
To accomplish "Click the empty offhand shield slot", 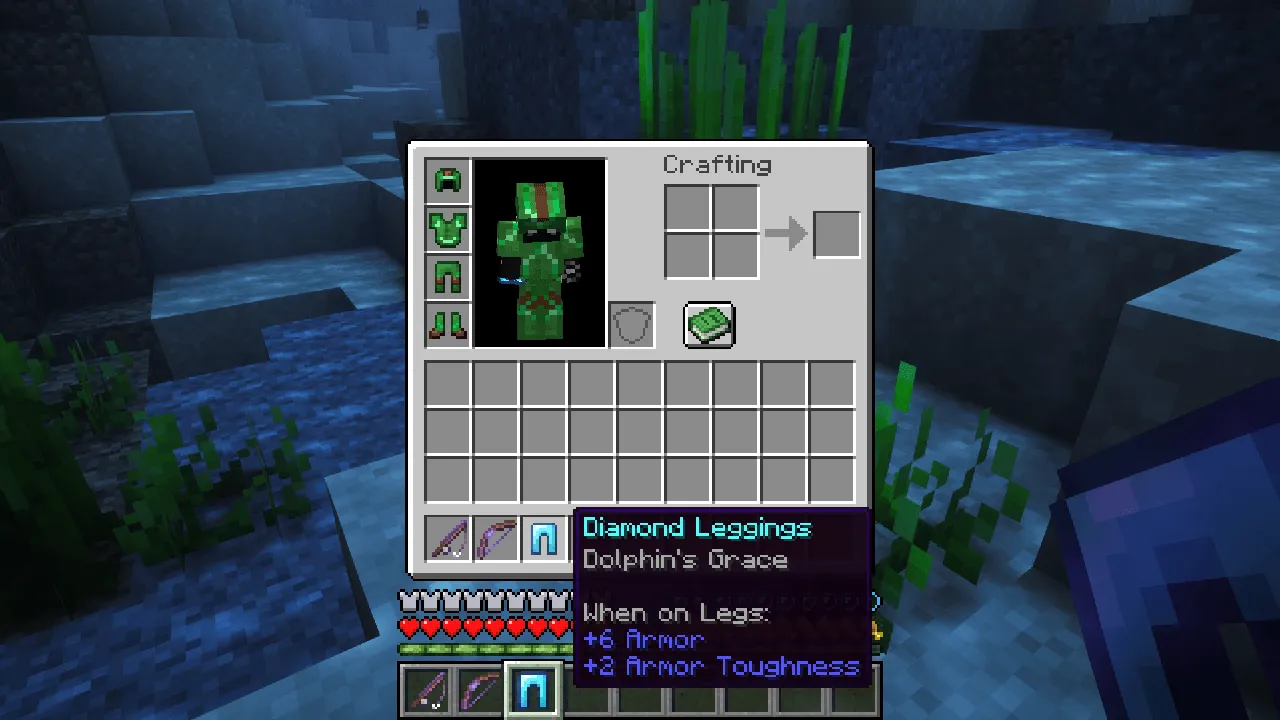I will click(x=631, y=324).
